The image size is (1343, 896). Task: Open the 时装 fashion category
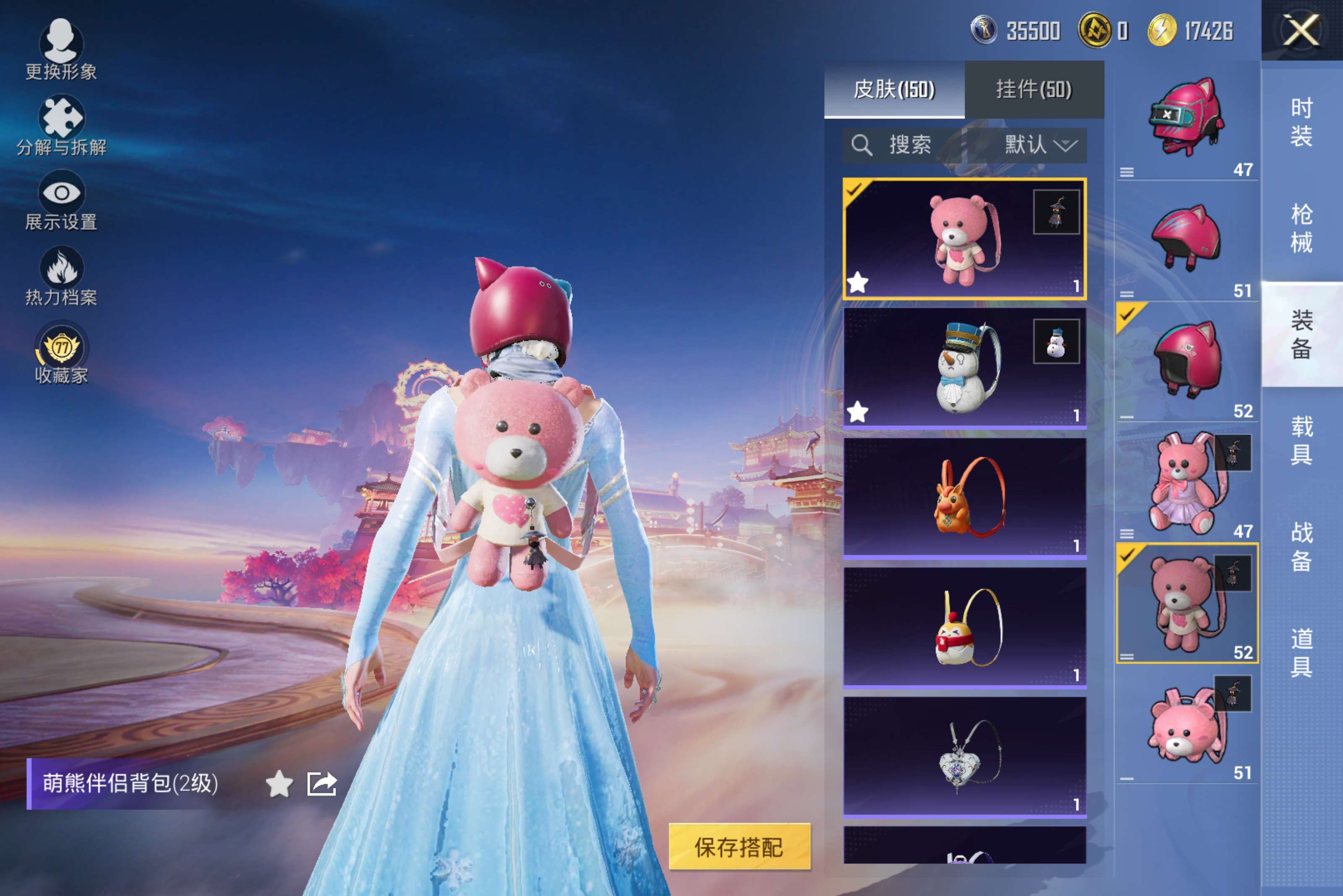pyautogui.click(x=1301, y=122)
